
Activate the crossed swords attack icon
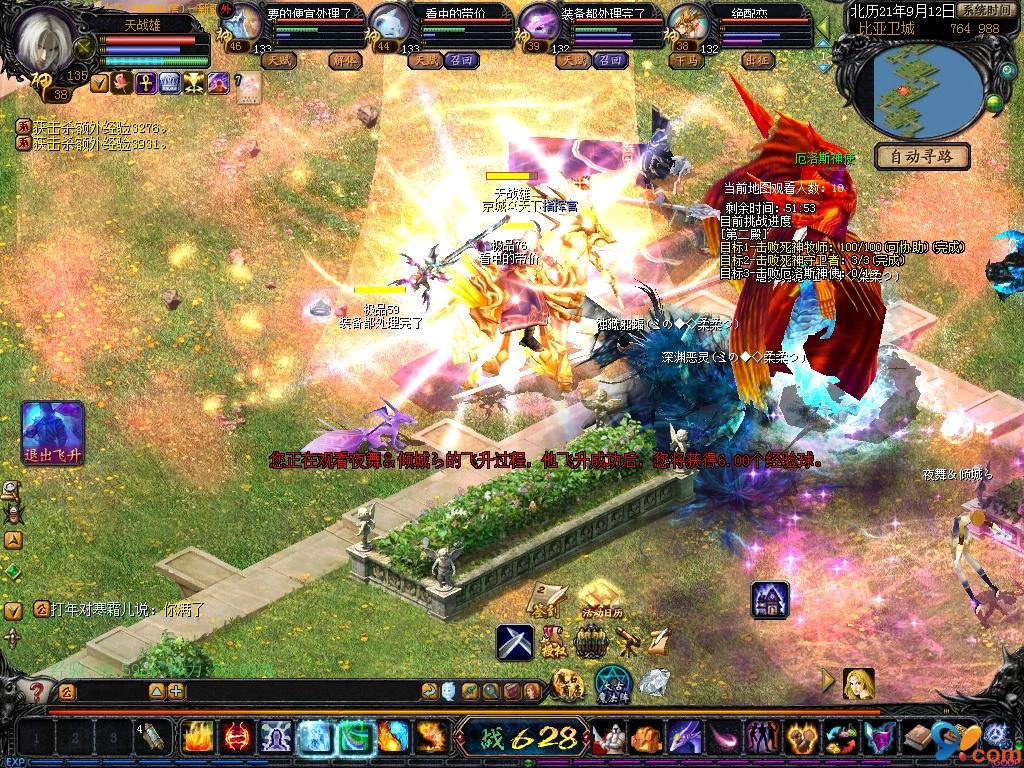[x=515, y=641]
